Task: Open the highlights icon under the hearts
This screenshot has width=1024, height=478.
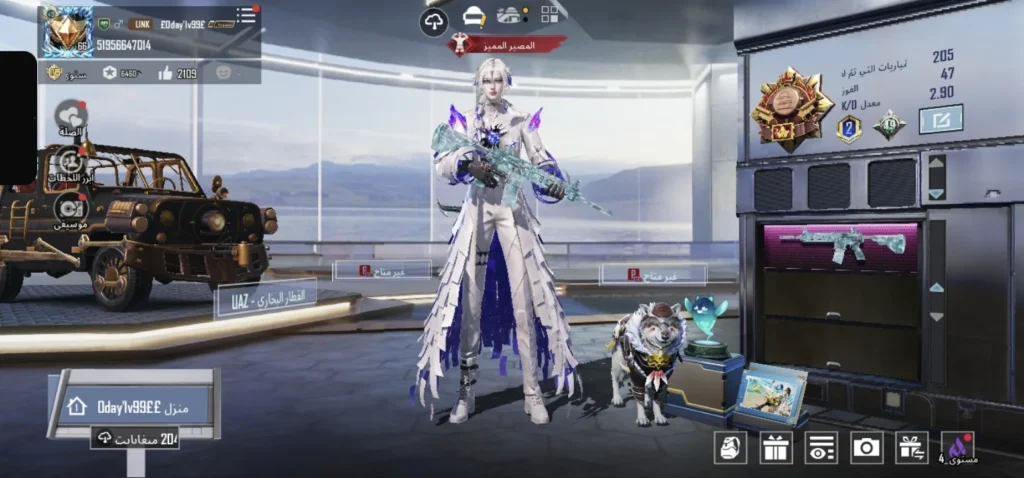Action: click(71, 162)
